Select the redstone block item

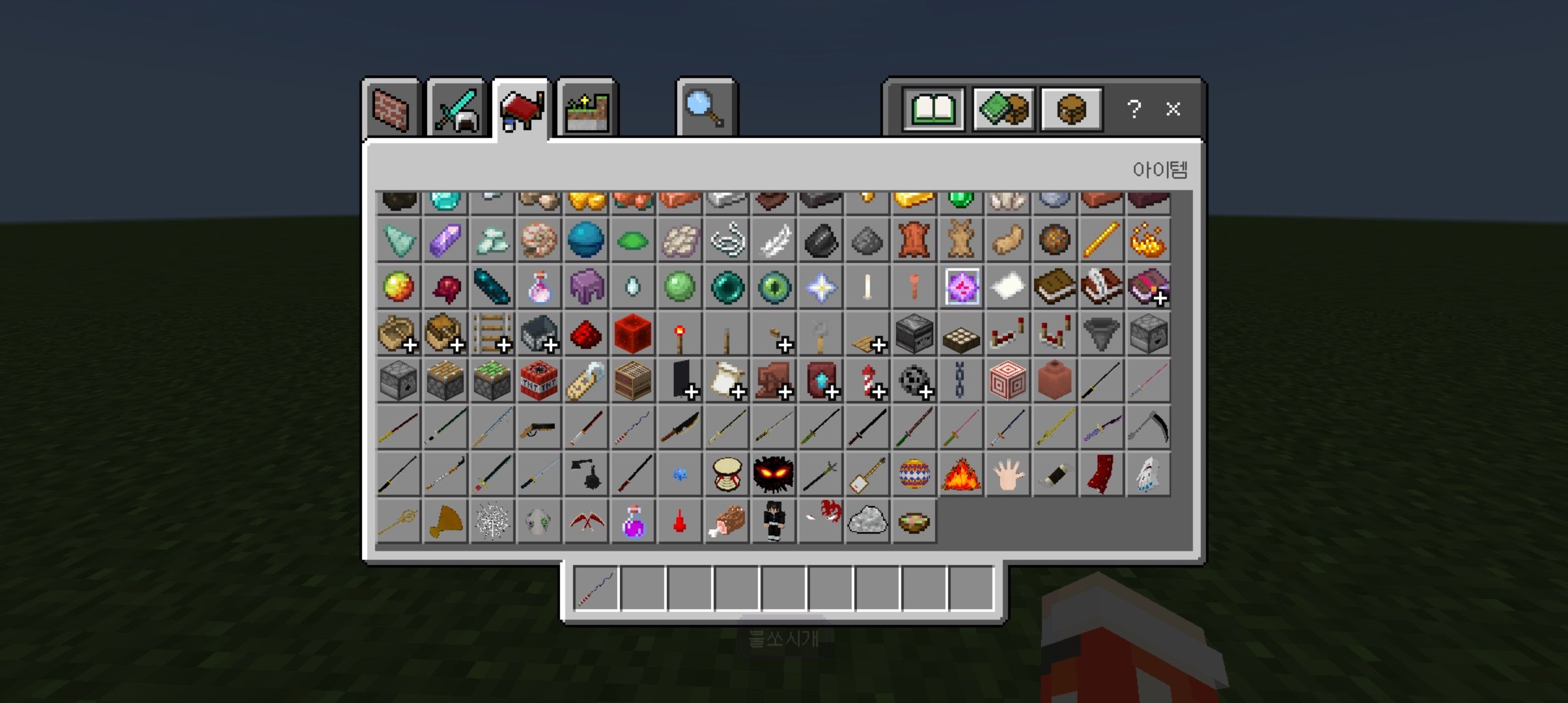pos(632,334)
